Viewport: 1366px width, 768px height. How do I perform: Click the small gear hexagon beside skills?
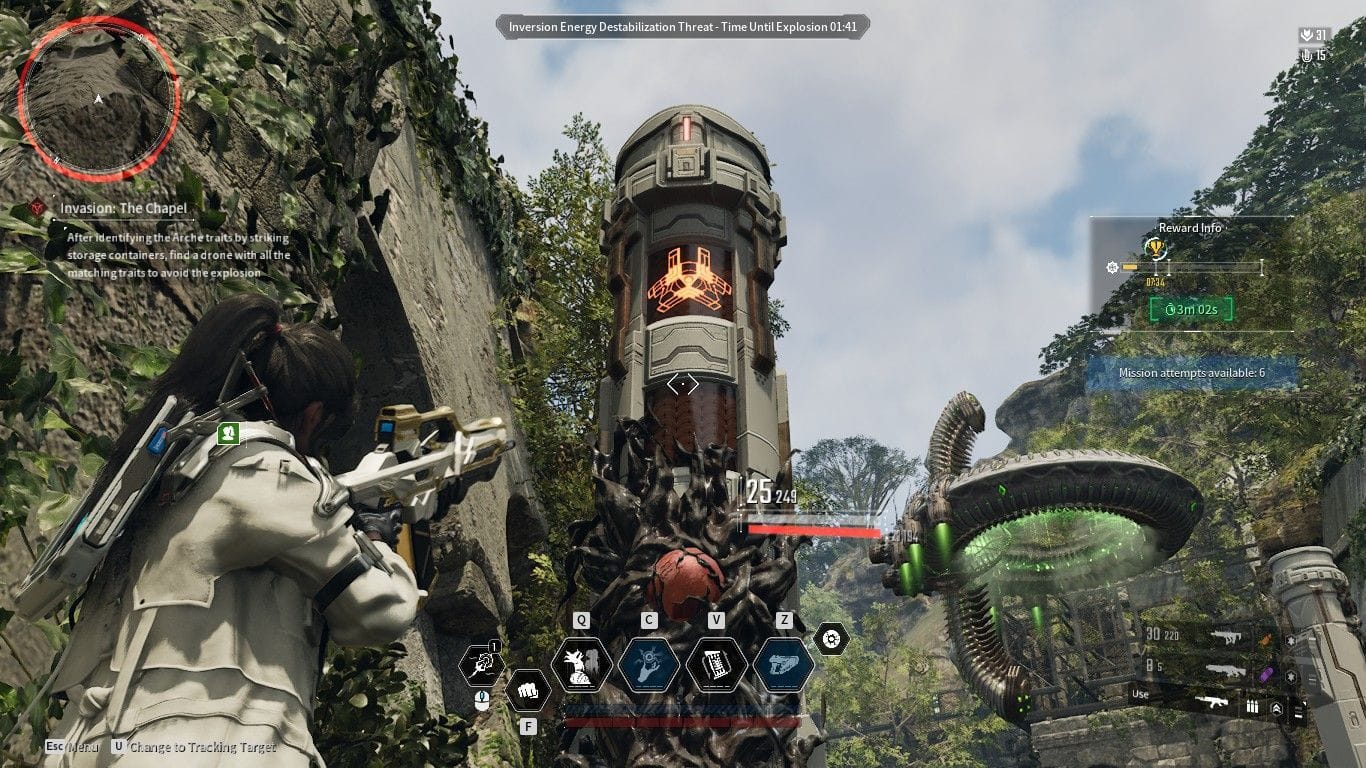tap(831, 638)
